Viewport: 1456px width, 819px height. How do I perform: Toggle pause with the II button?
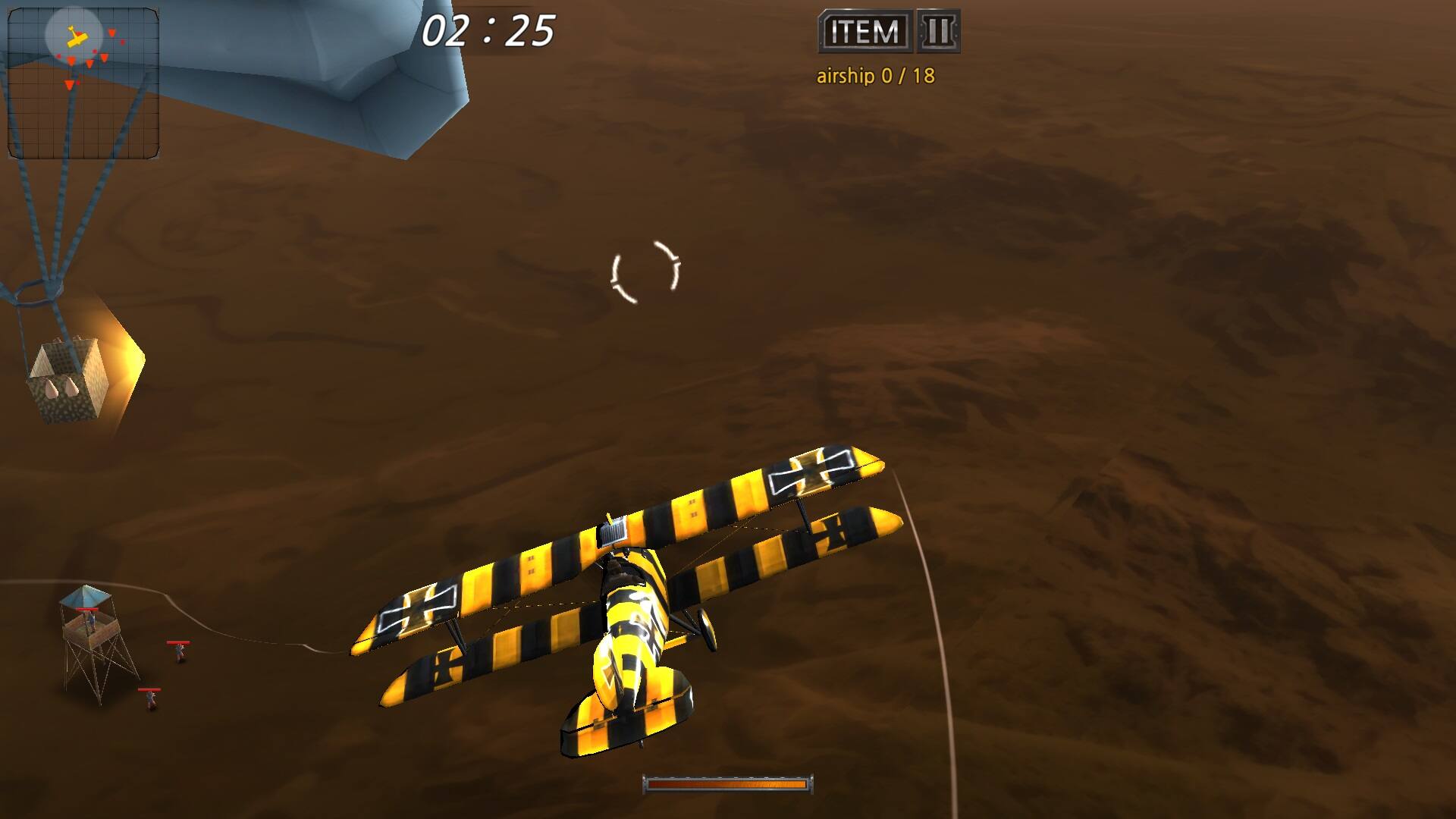tap(938, 32)
